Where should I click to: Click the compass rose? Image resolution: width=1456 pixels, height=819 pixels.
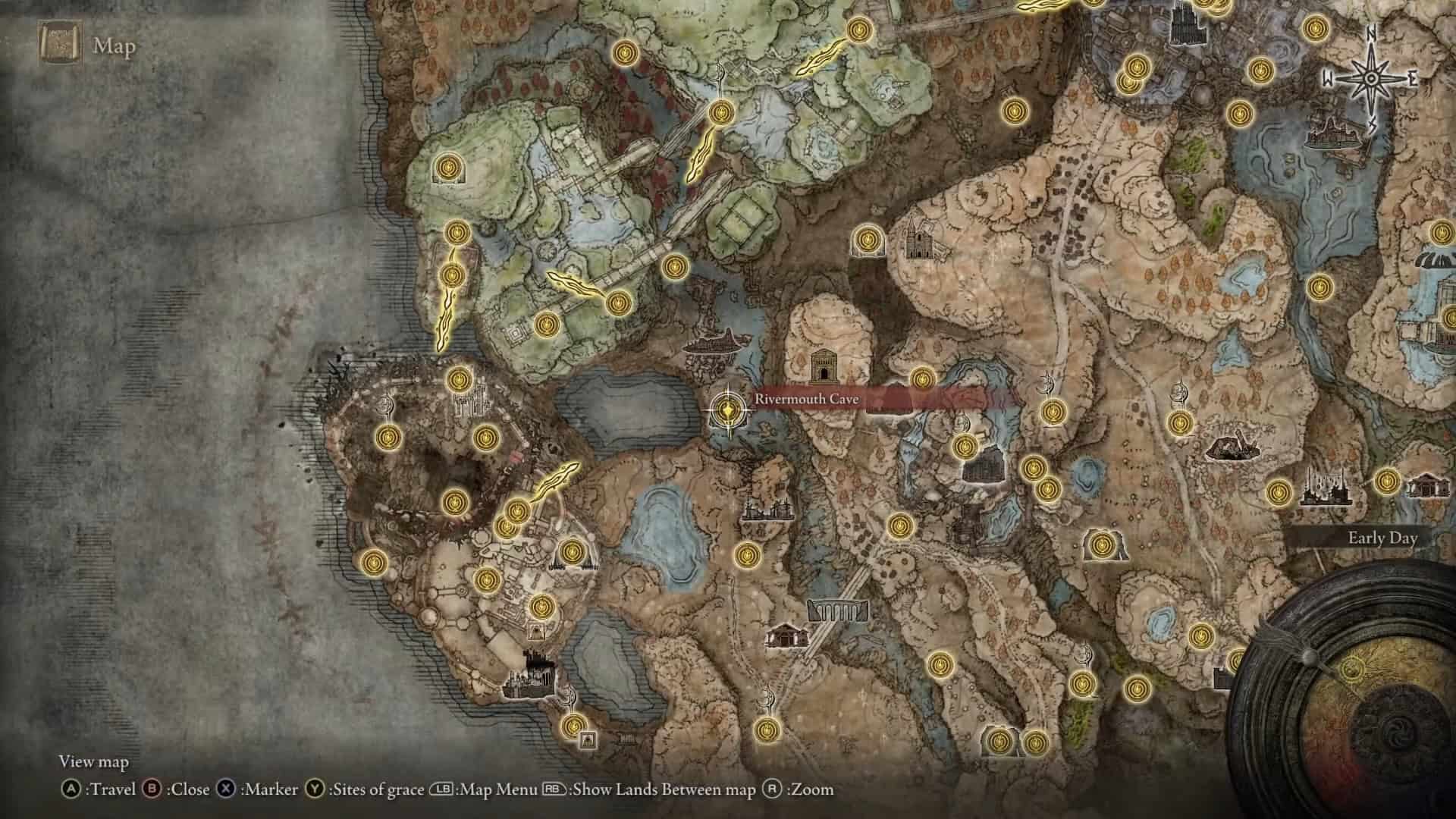[x=1371, y=79]
